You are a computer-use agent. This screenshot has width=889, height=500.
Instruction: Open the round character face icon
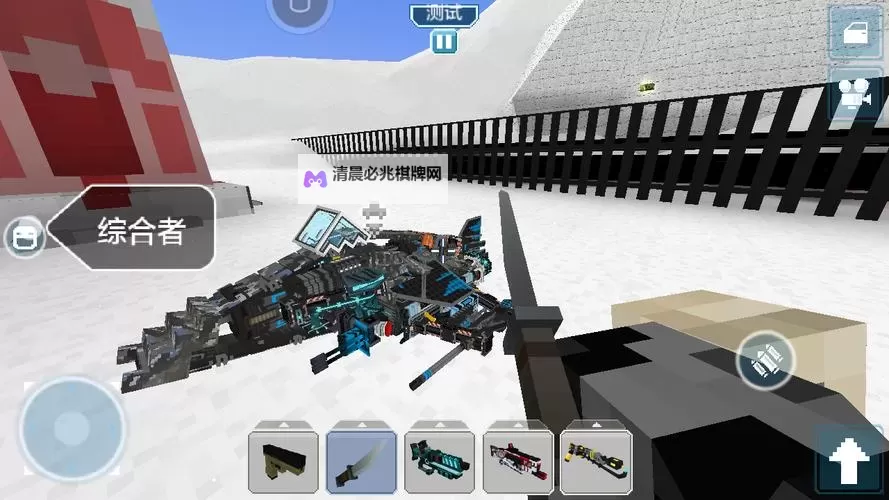[x=24, y=237]
